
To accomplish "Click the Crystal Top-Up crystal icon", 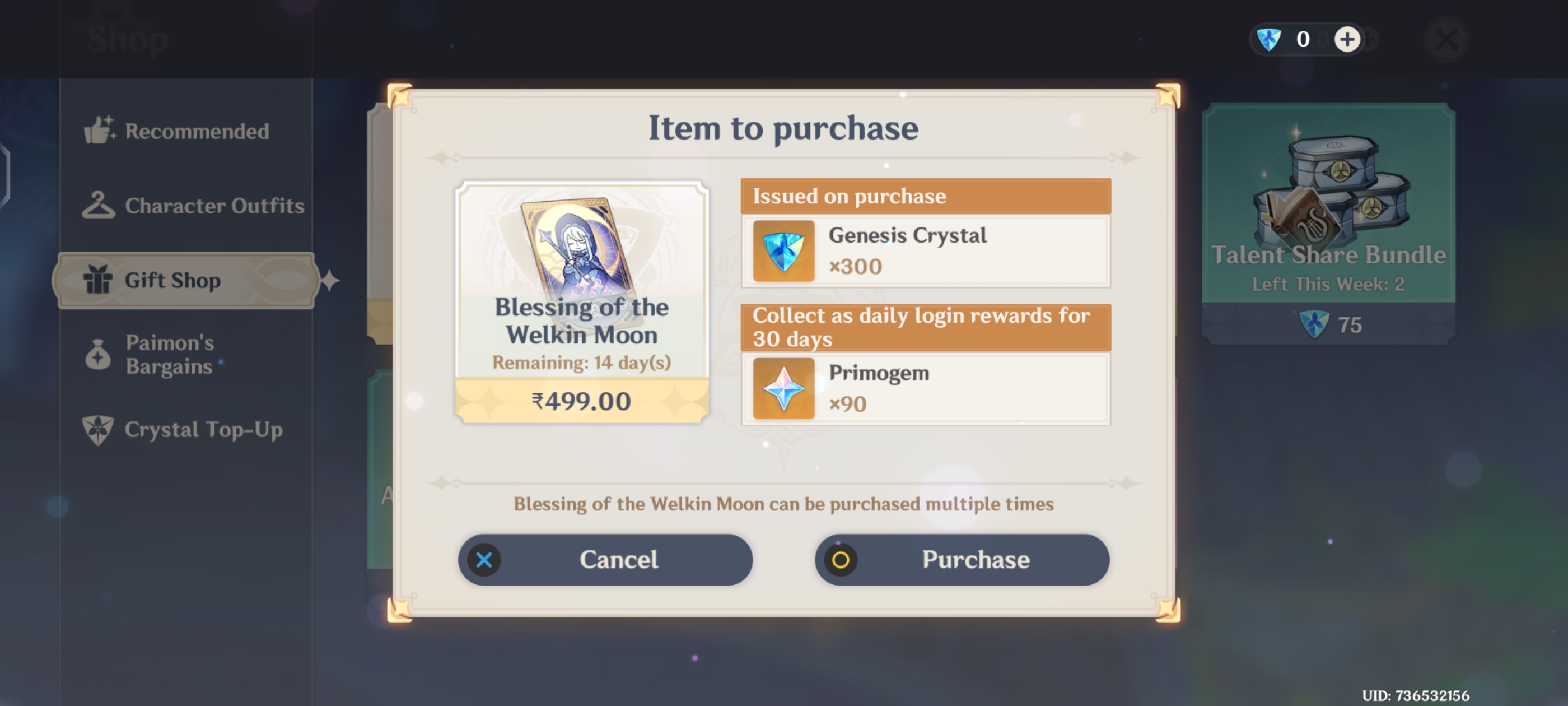I will 98,429.
